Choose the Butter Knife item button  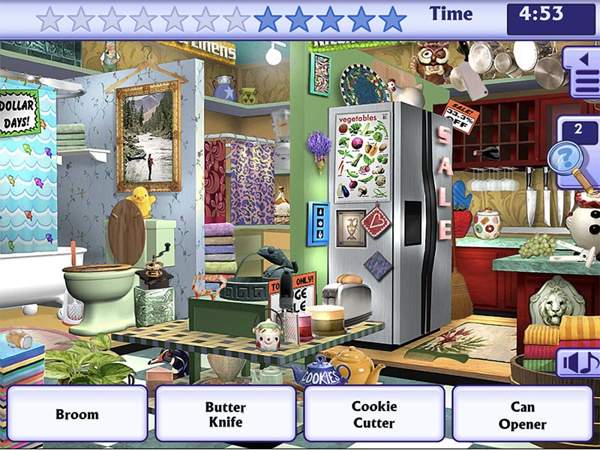(x=225, y=414)
